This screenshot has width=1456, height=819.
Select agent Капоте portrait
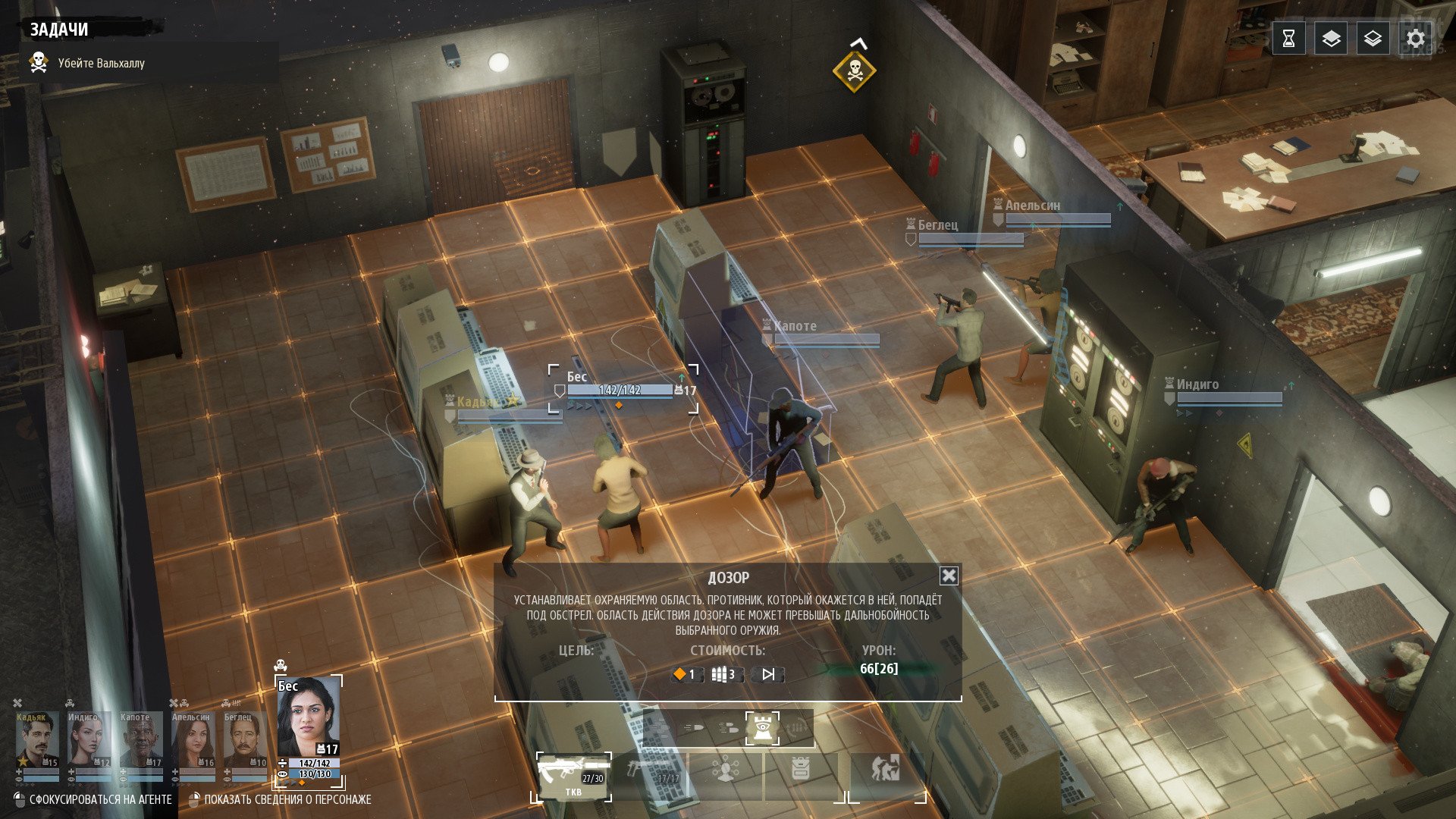[x=140, y=740]
